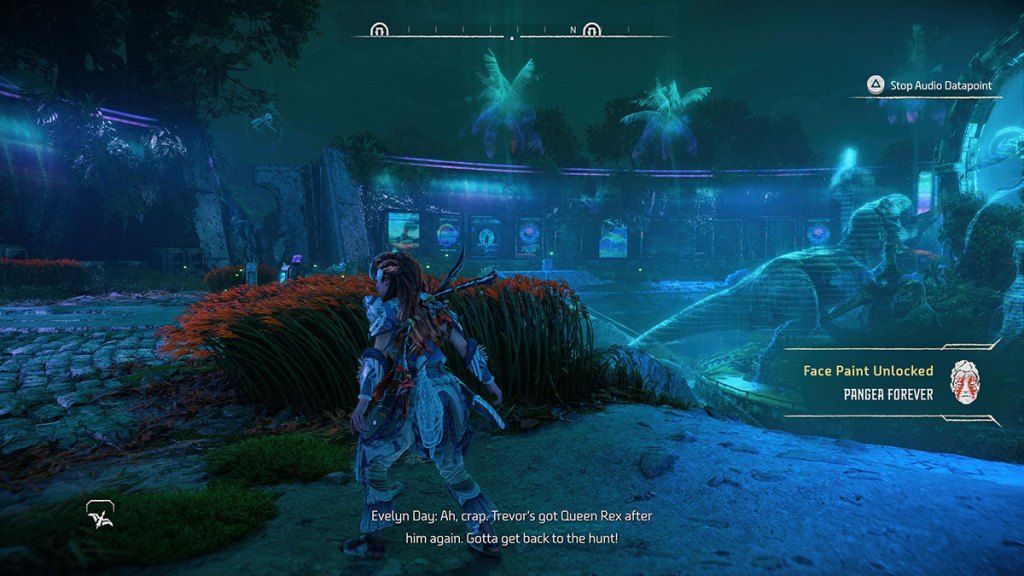This screenshot has height=576, width=1024.
Task: Select the gate marker beside compass N
Action: click(x=592, y=30)
